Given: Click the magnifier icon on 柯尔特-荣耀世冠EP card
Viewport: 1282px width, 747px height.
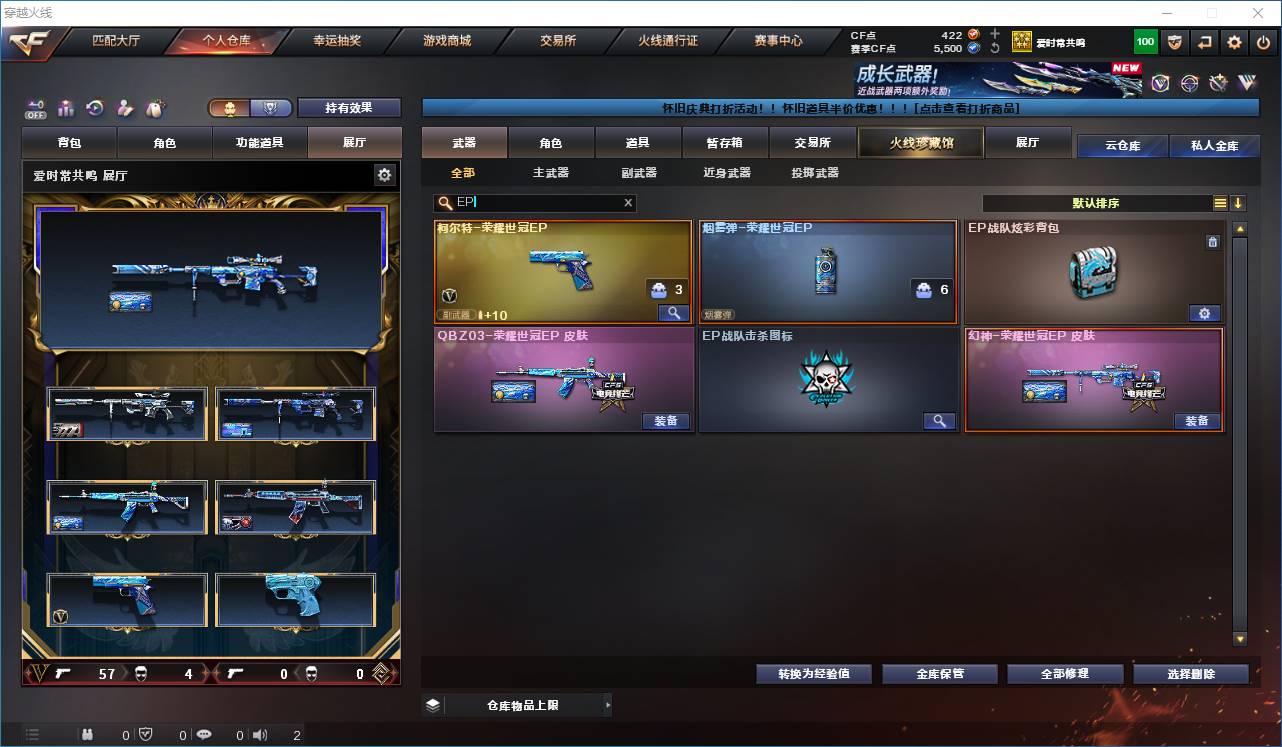Looking at the screenshot, I should click(675, 313).
